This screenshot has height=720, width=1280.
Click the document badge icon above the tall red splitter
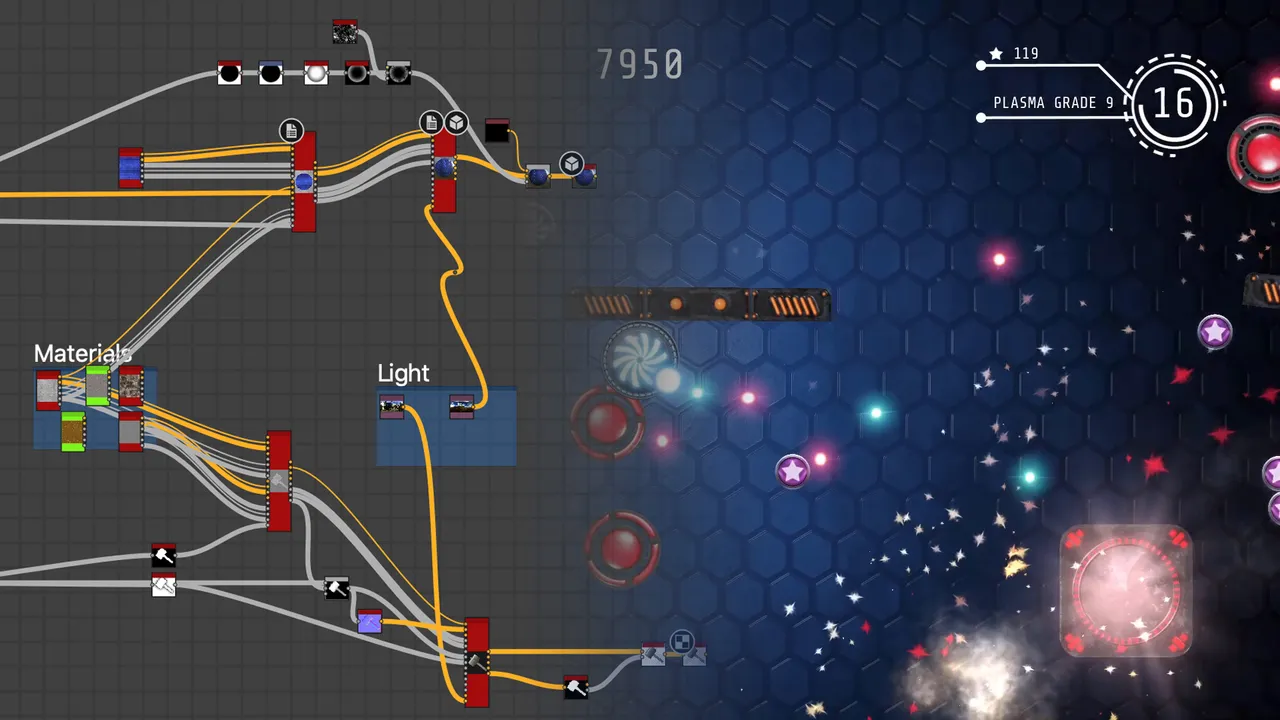(x=429, y=122)
